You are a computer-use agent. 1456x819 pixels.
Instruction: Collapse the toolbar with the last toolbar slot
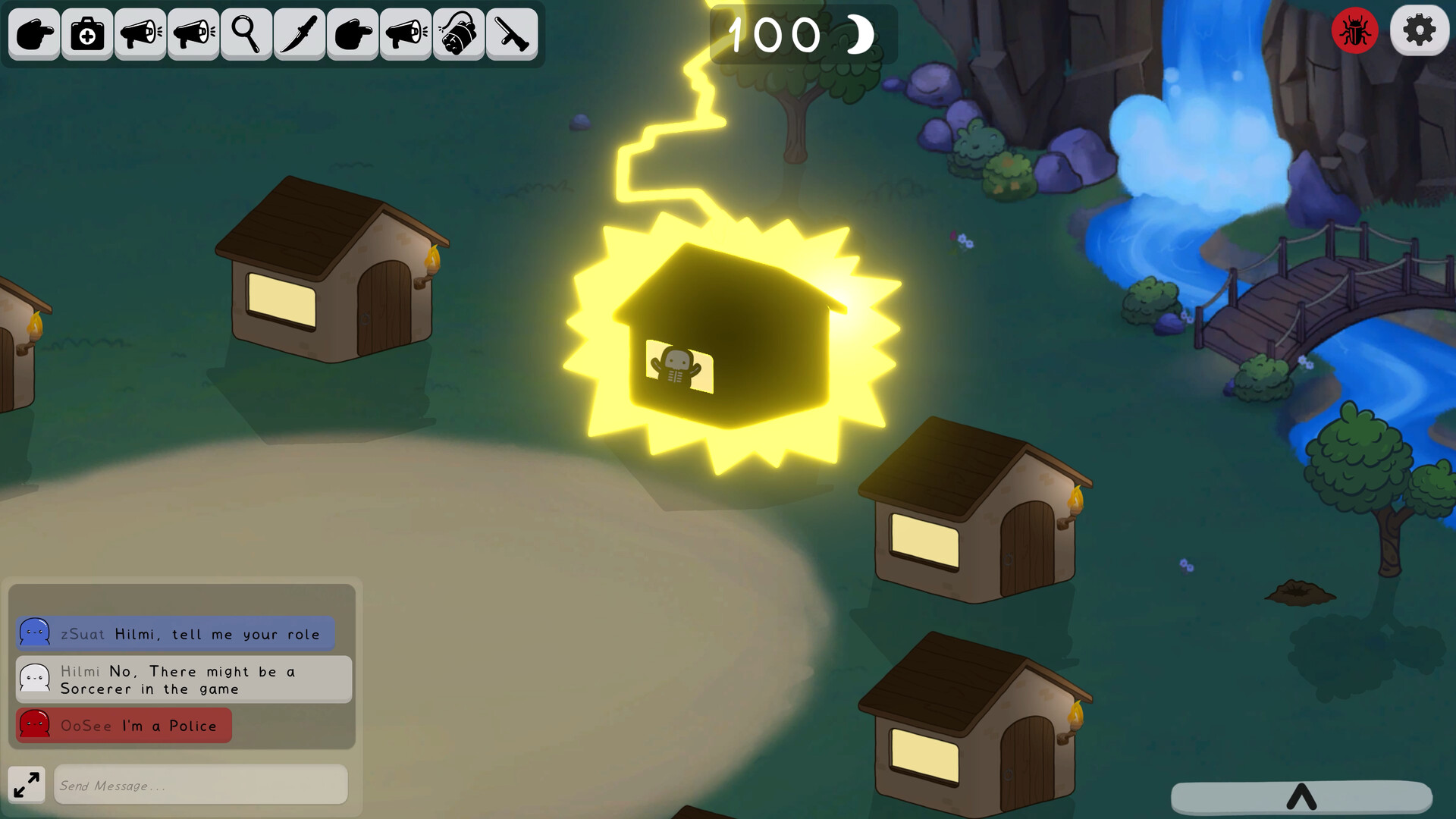511,33
